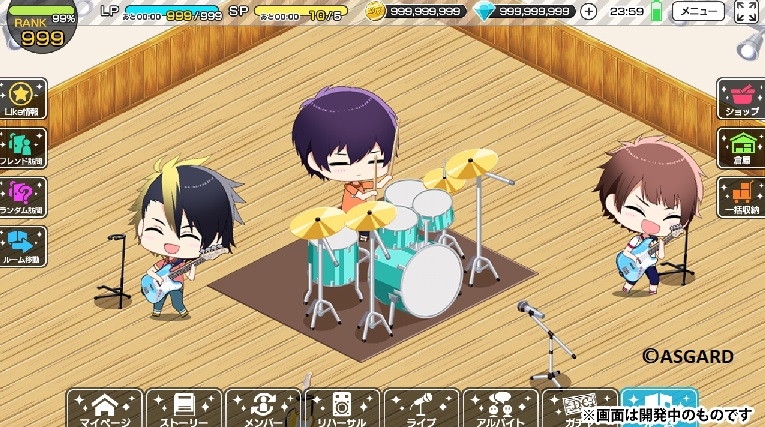This screenshot has width=765, height=427.
Task: Open the 倉庫 warehouse storage
Action: click(x=741, y=148)
